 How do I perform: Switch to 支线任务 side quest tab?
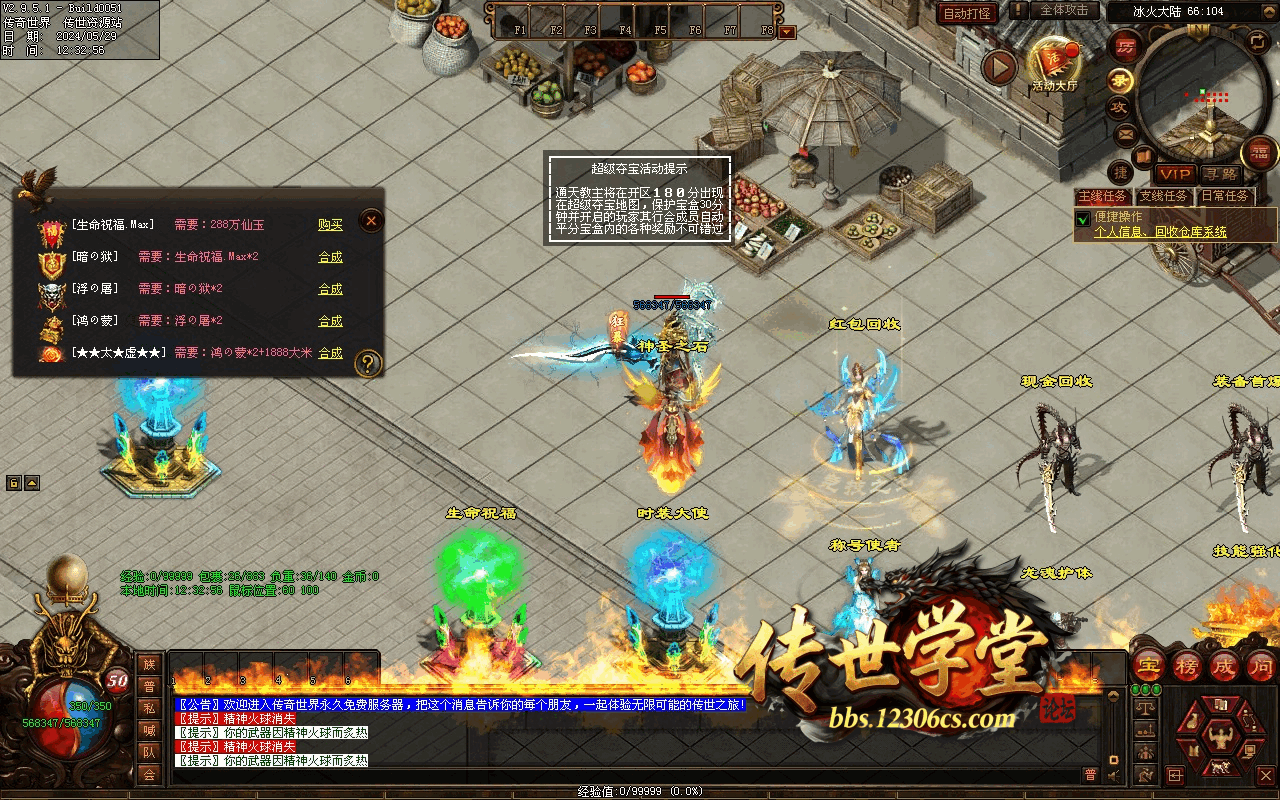point(1164,196)
